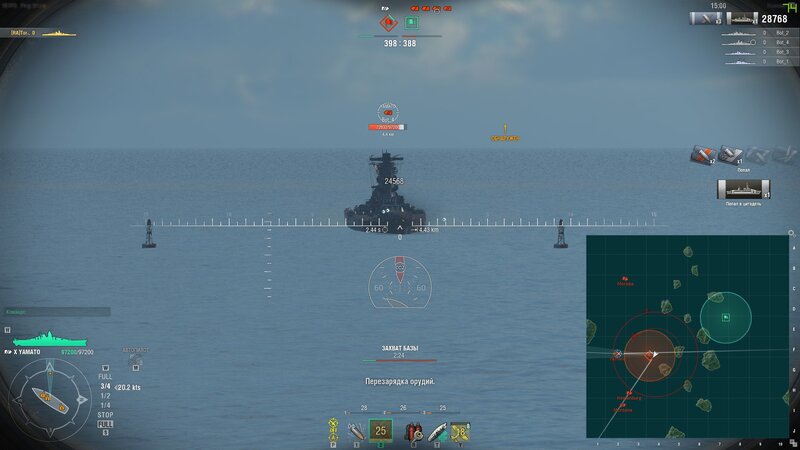Activate the Damage Control Party consumable
Image resolution: width=800 pixels, height=450 pixels.
(411, 432)
